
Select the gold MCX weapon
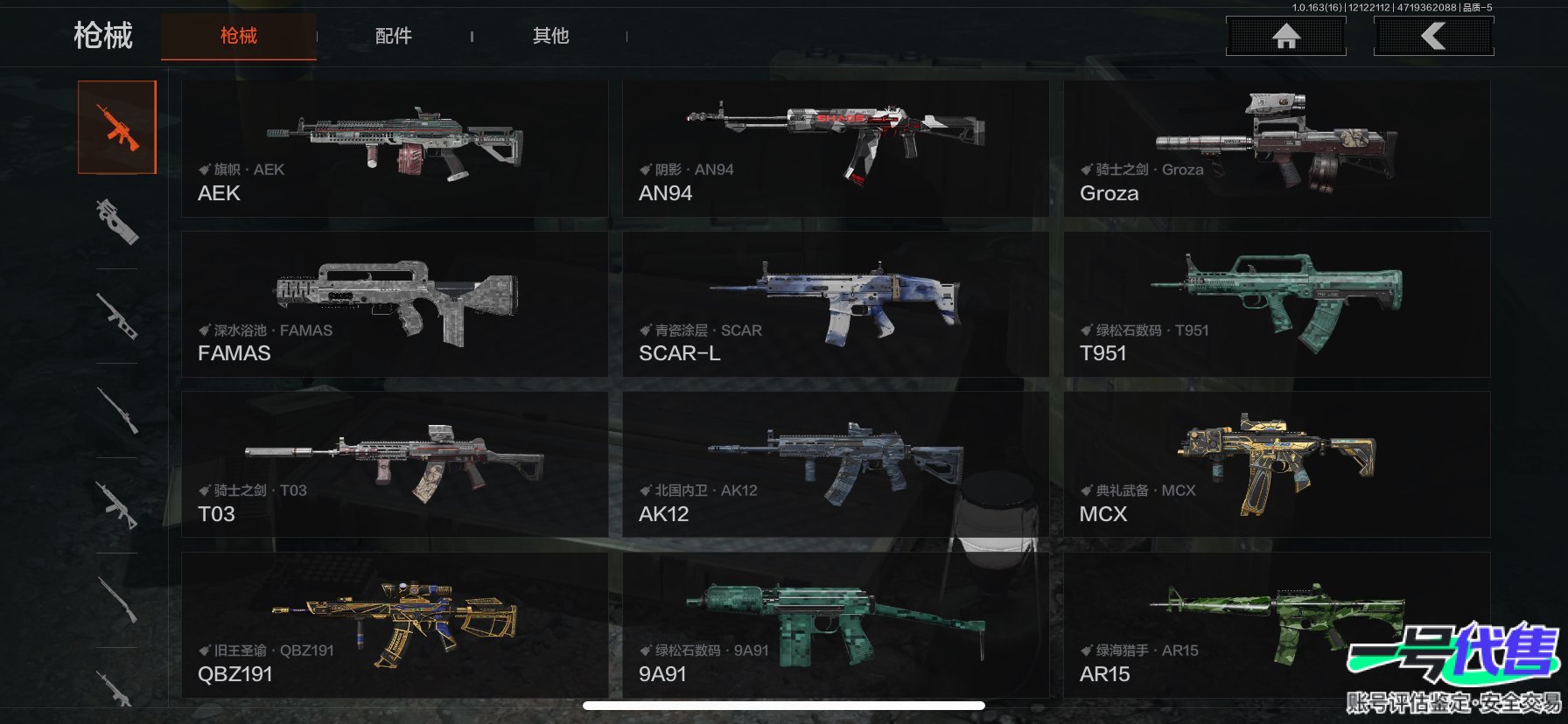coord(1276,464)
